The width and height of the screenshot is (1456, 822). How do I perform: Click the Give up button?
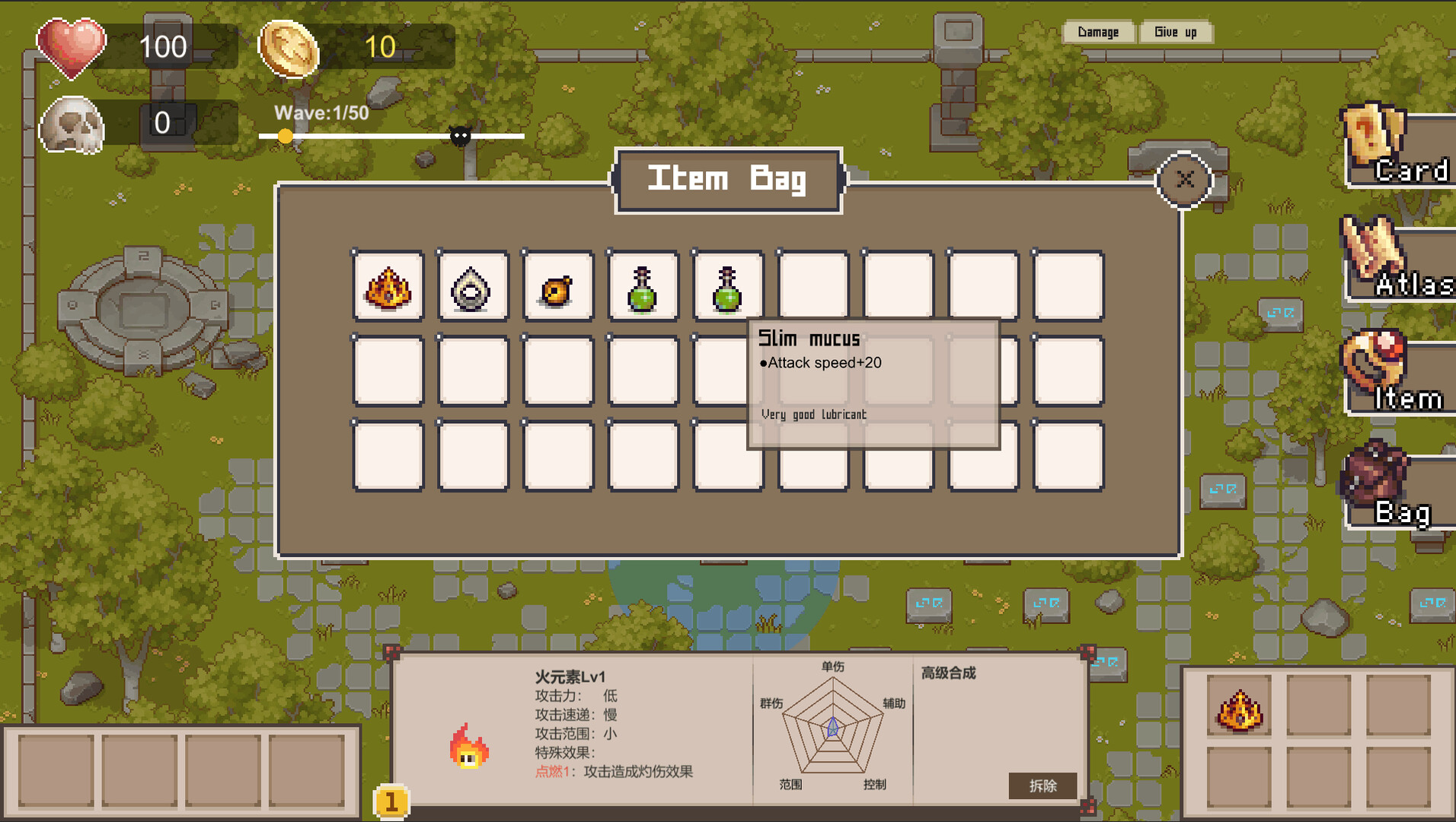(1176, 32)
